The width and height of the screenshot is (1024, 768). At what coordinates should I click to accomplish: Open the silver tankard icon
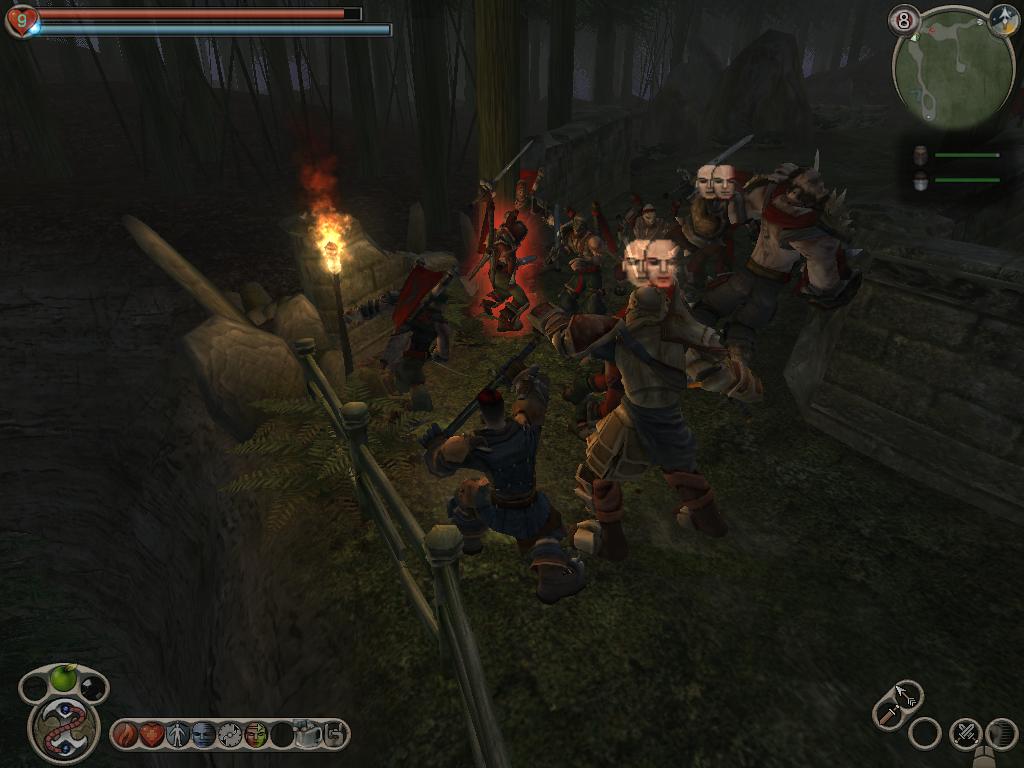[308, 735]
